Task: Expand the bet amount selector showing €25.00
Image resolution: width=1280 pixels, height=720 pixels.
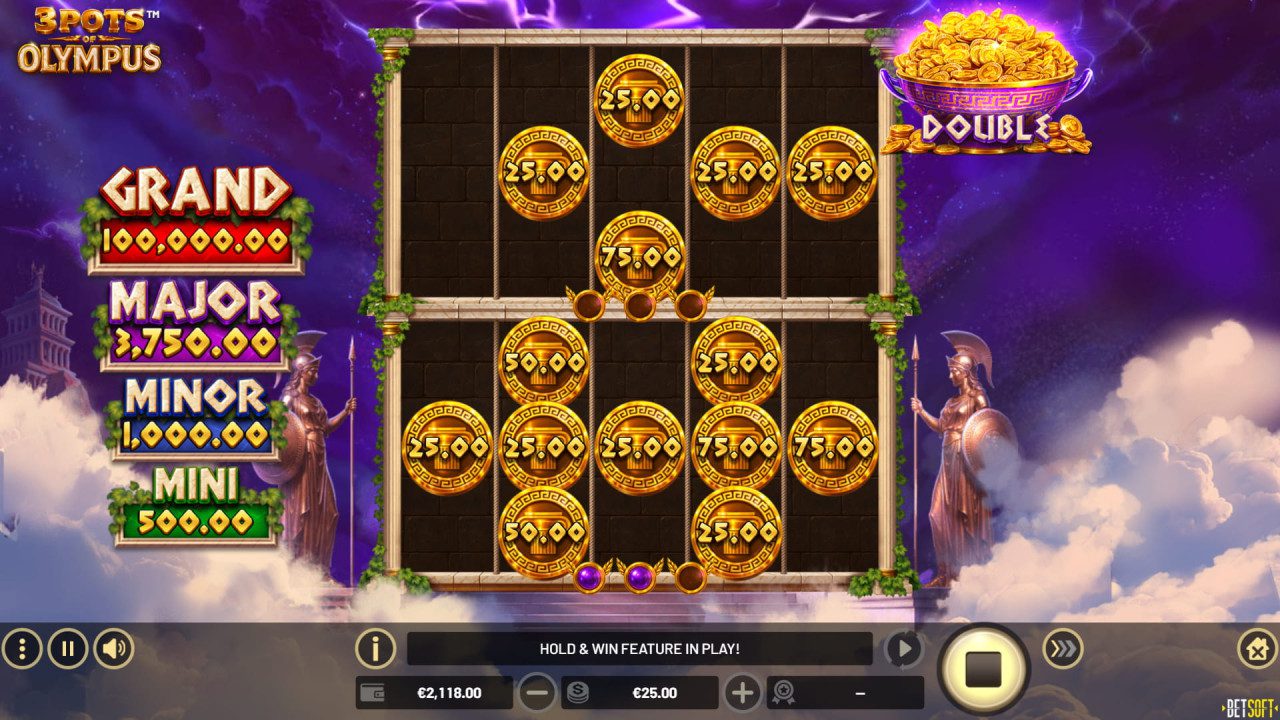Action: [655, 691]
